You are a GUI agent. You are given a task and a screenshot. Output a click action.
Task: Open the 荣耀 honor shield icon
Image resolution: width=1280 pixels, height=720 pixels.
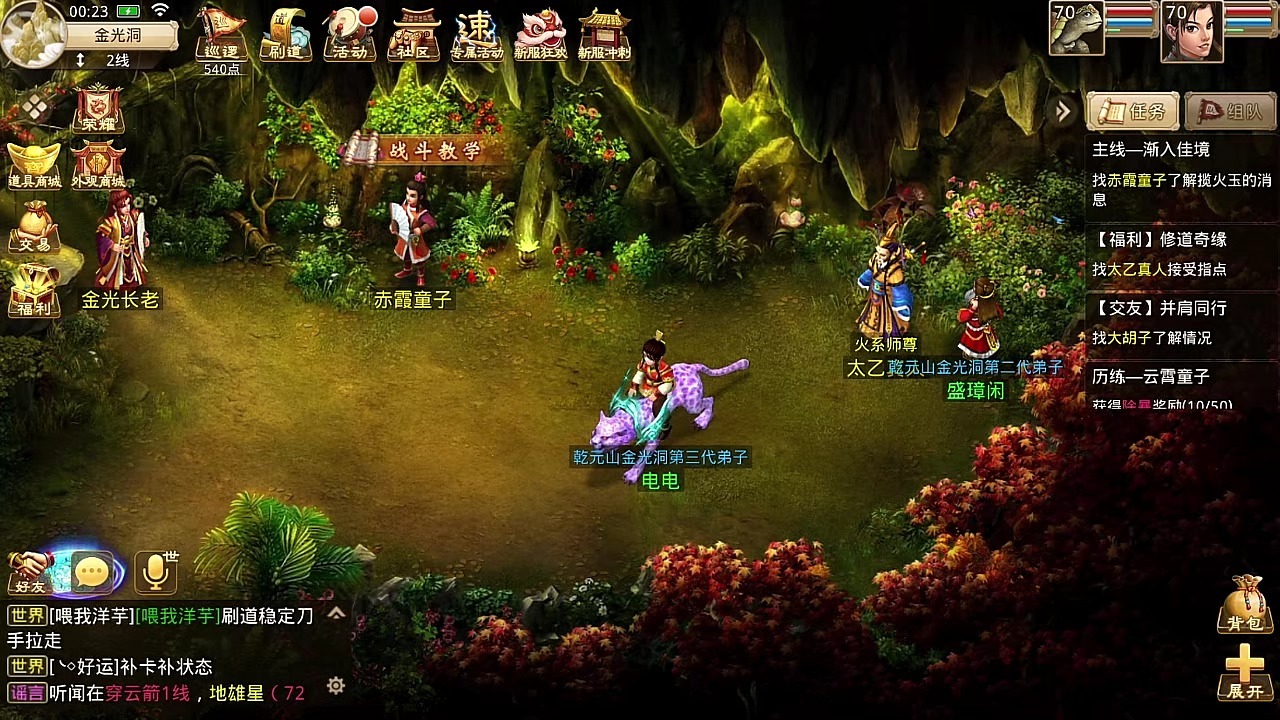pyautogui.click(x=98, y=108)
